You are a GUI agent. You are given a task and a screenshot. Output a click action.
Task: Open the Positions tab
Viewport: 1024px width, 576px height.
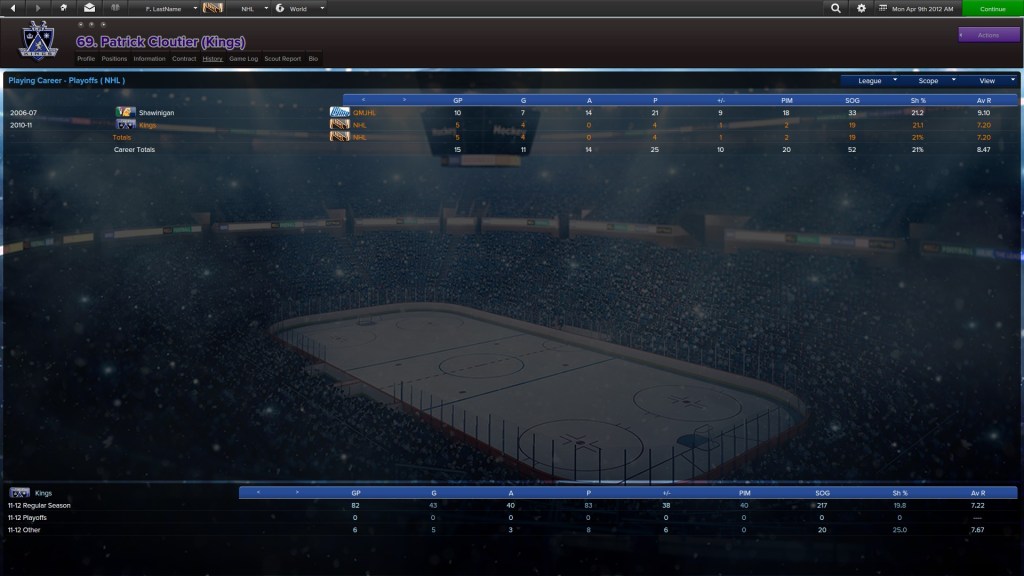[114, 59]
